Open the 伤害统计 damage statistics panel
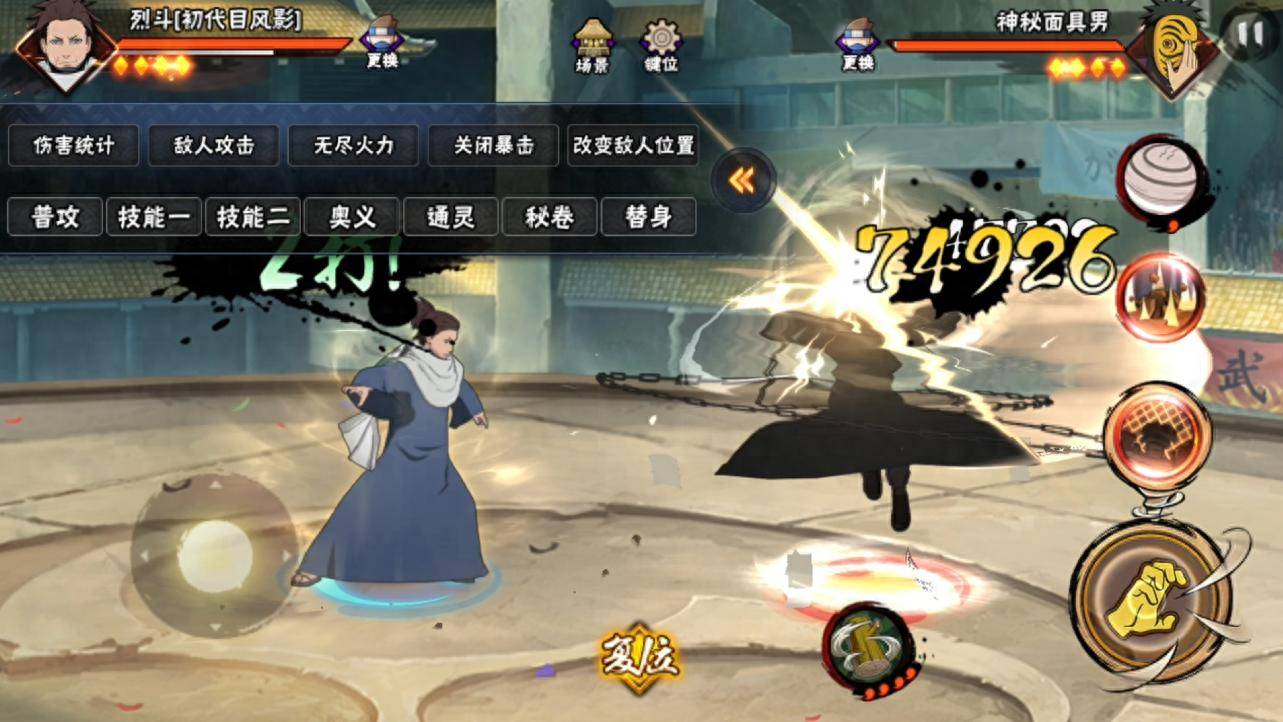 click(75, 146)
